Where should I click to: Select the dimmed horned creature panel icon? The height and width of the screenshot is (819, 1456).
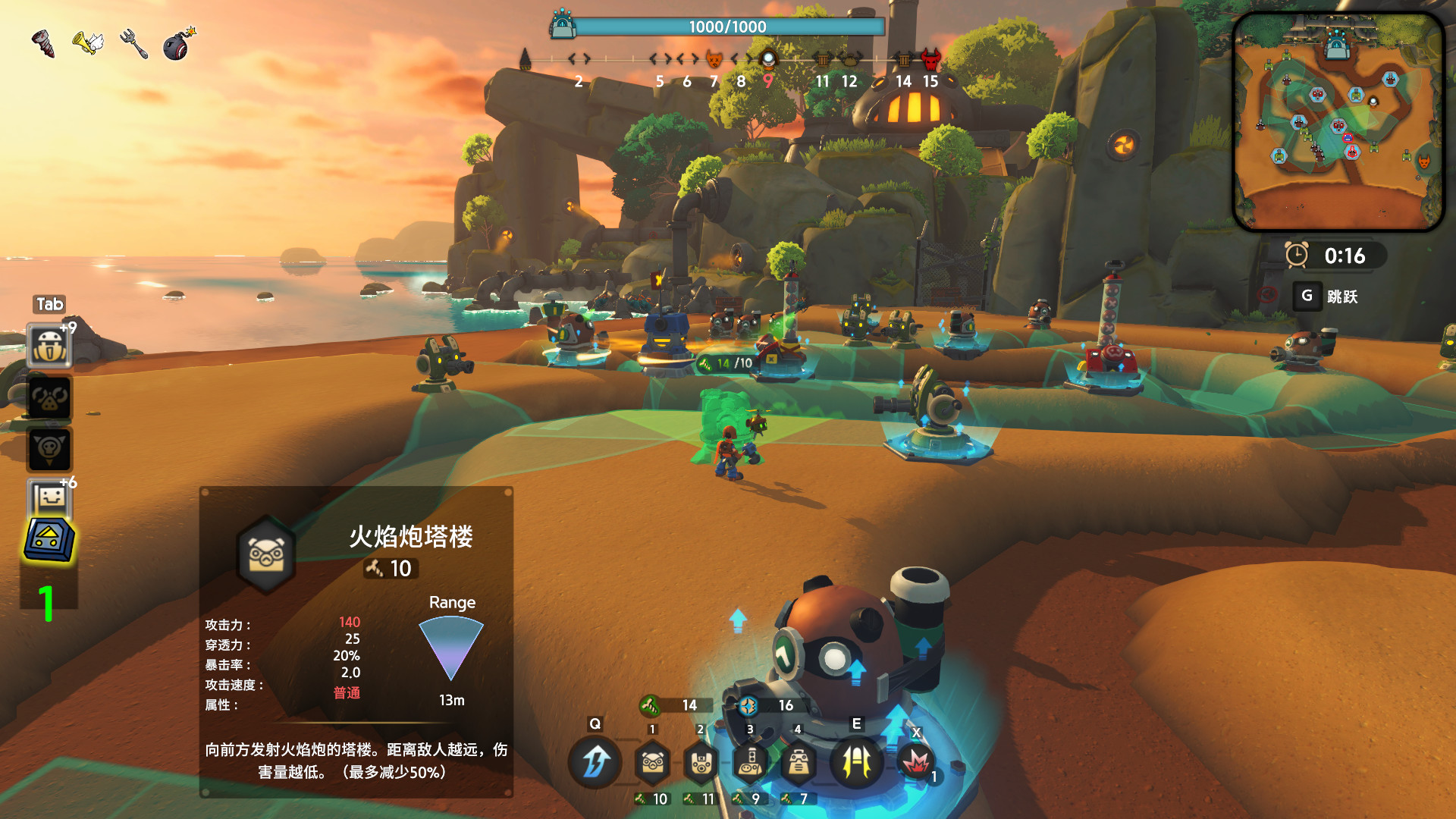pos(50,398)
